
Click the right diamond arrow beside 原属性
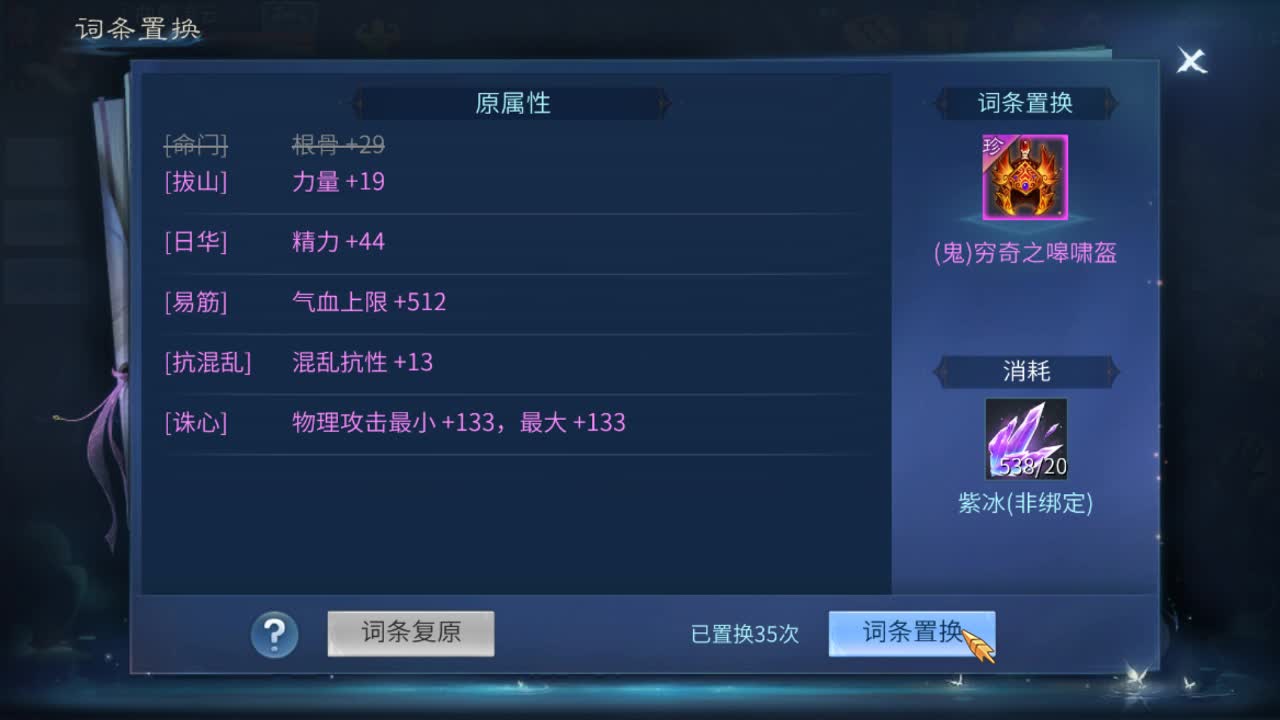point(663,103)
